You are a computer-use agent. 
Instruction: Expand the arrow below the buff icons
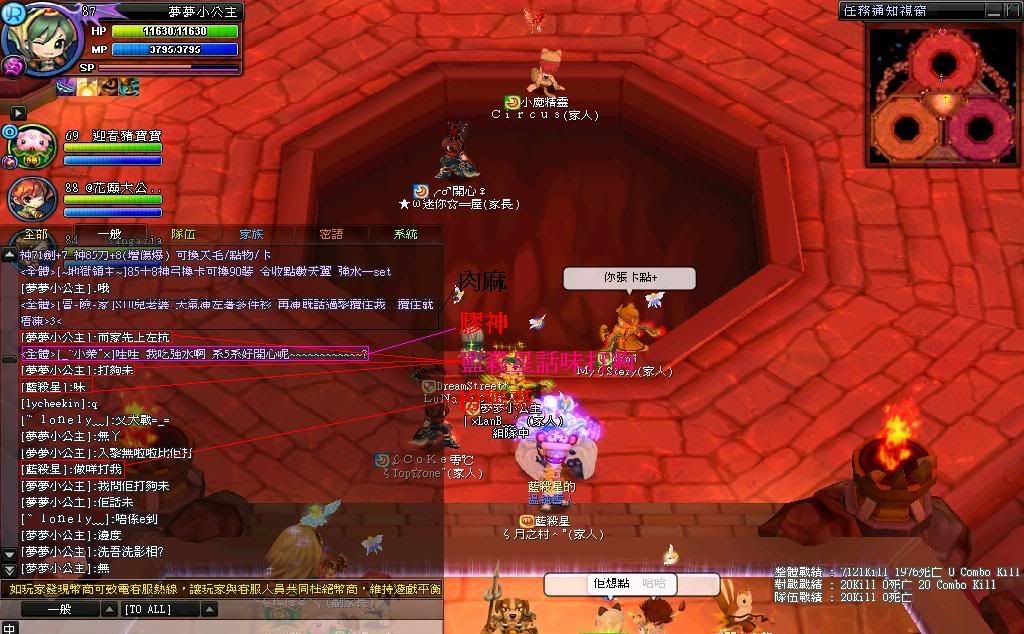coord(17,112)
